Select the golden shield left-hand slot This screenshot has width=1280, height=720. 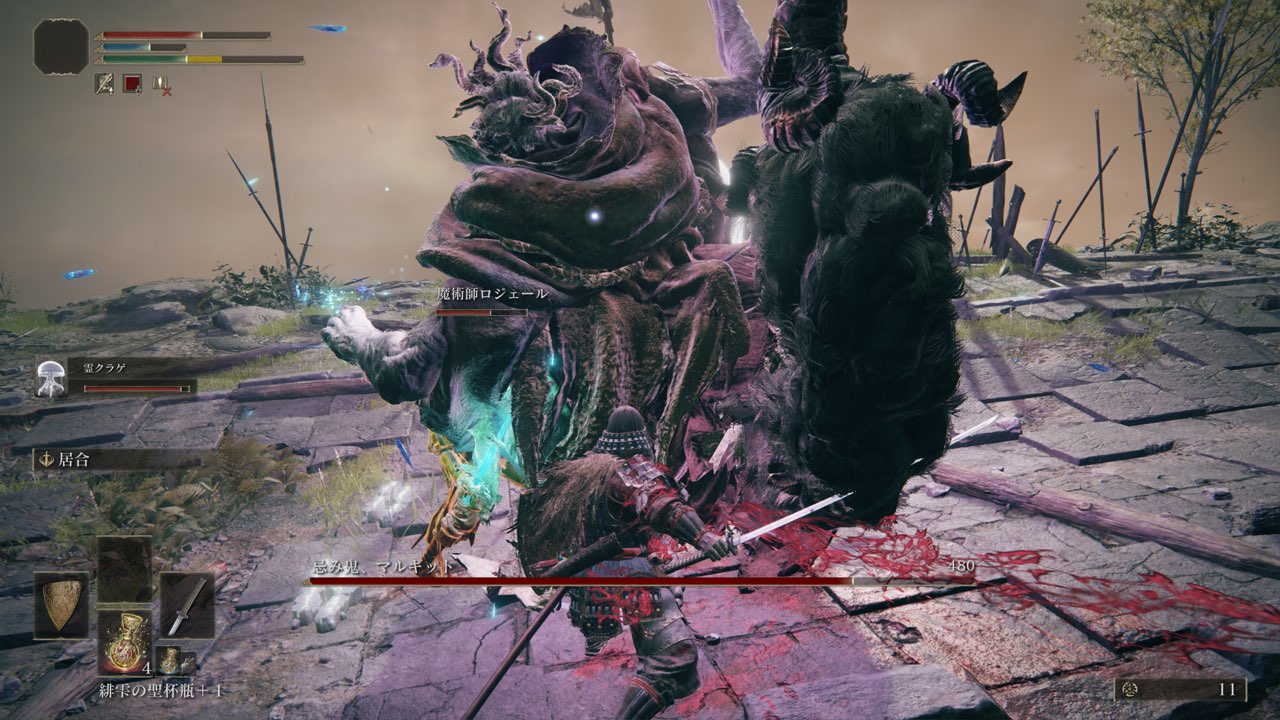click(x=61, y=605)
